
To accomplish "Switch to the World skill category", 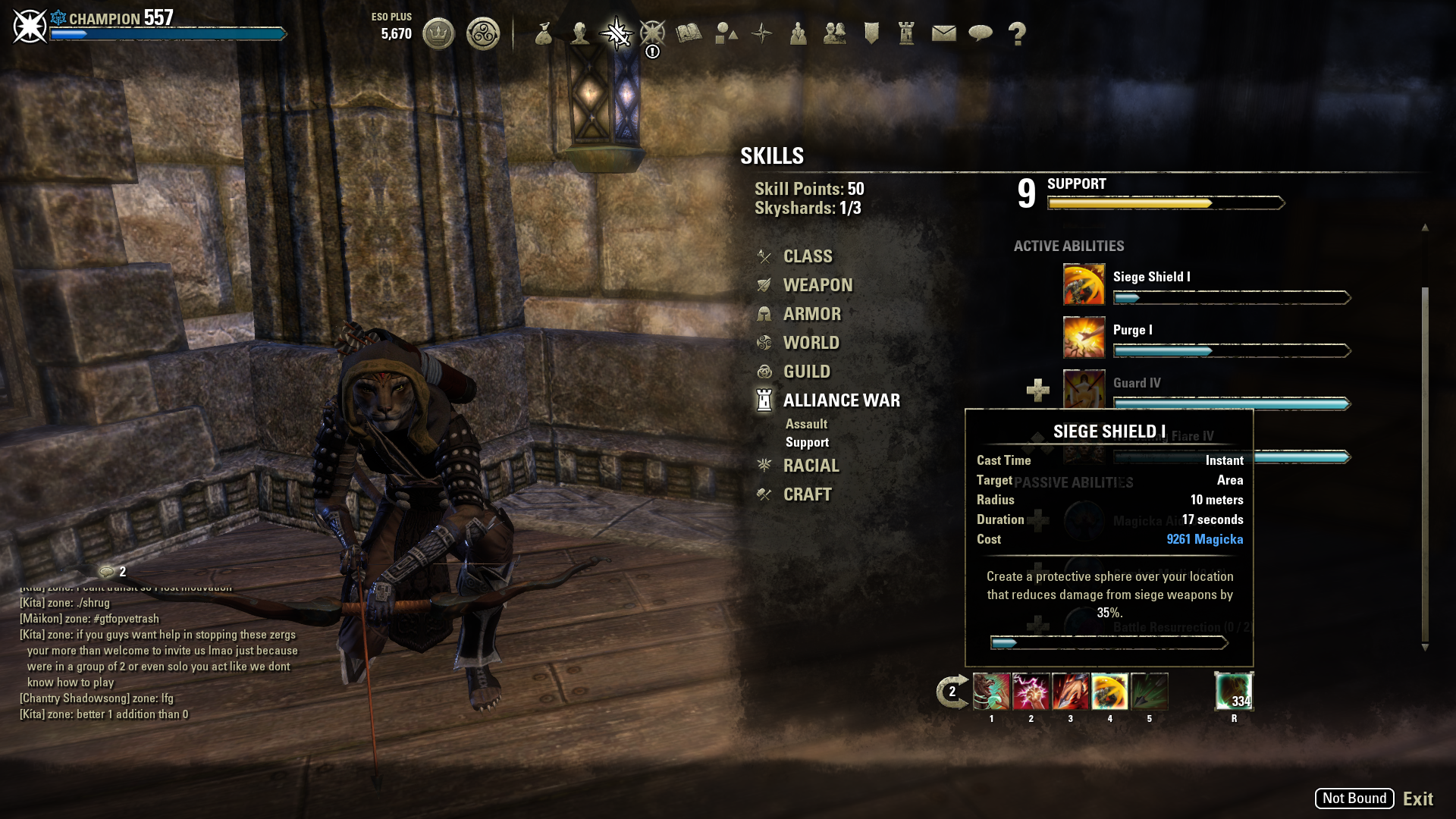I will (811, 343).
